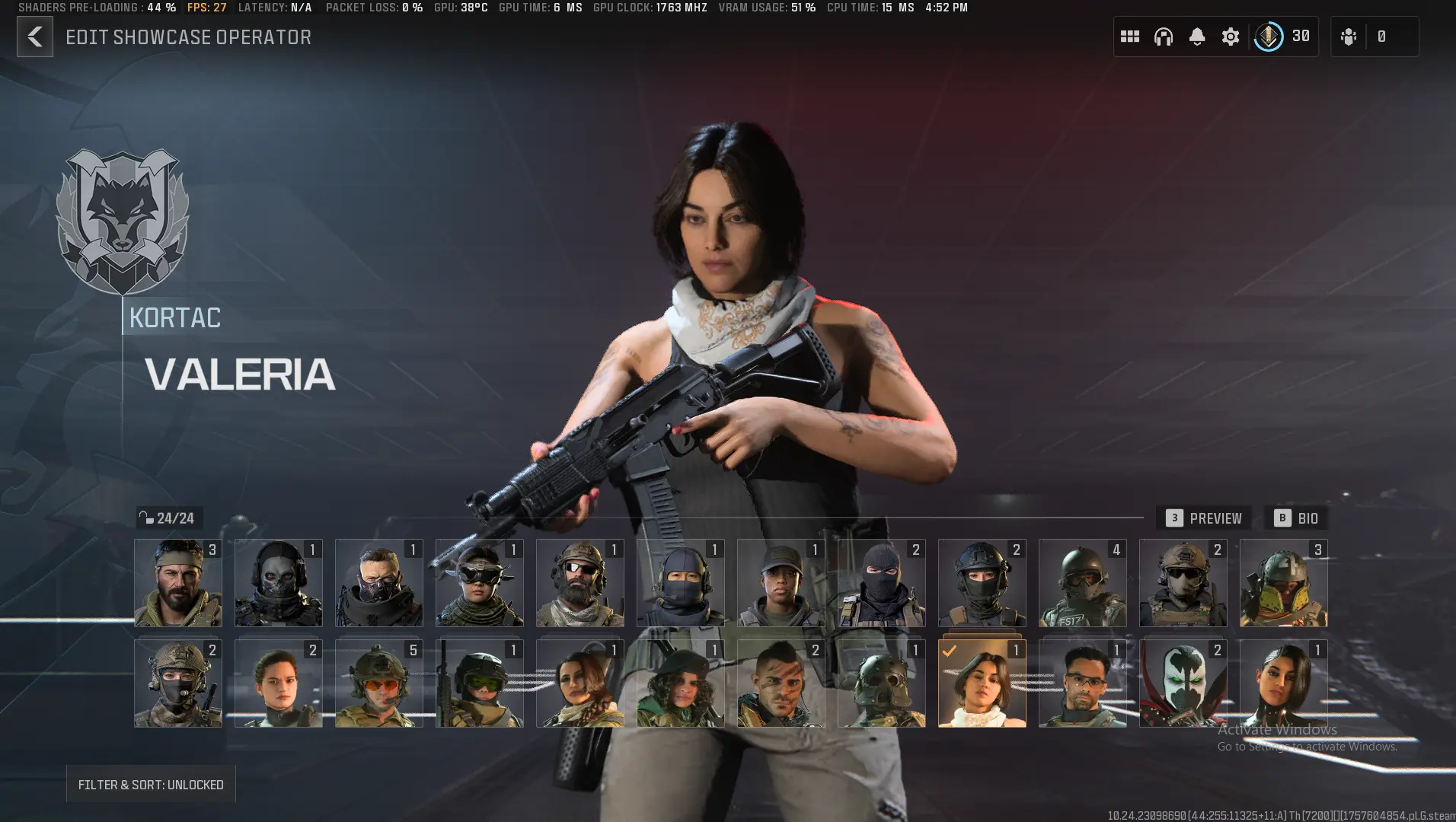
Task: Toggle Filter & Sort from Unlocked
Action: click(150, 784)
